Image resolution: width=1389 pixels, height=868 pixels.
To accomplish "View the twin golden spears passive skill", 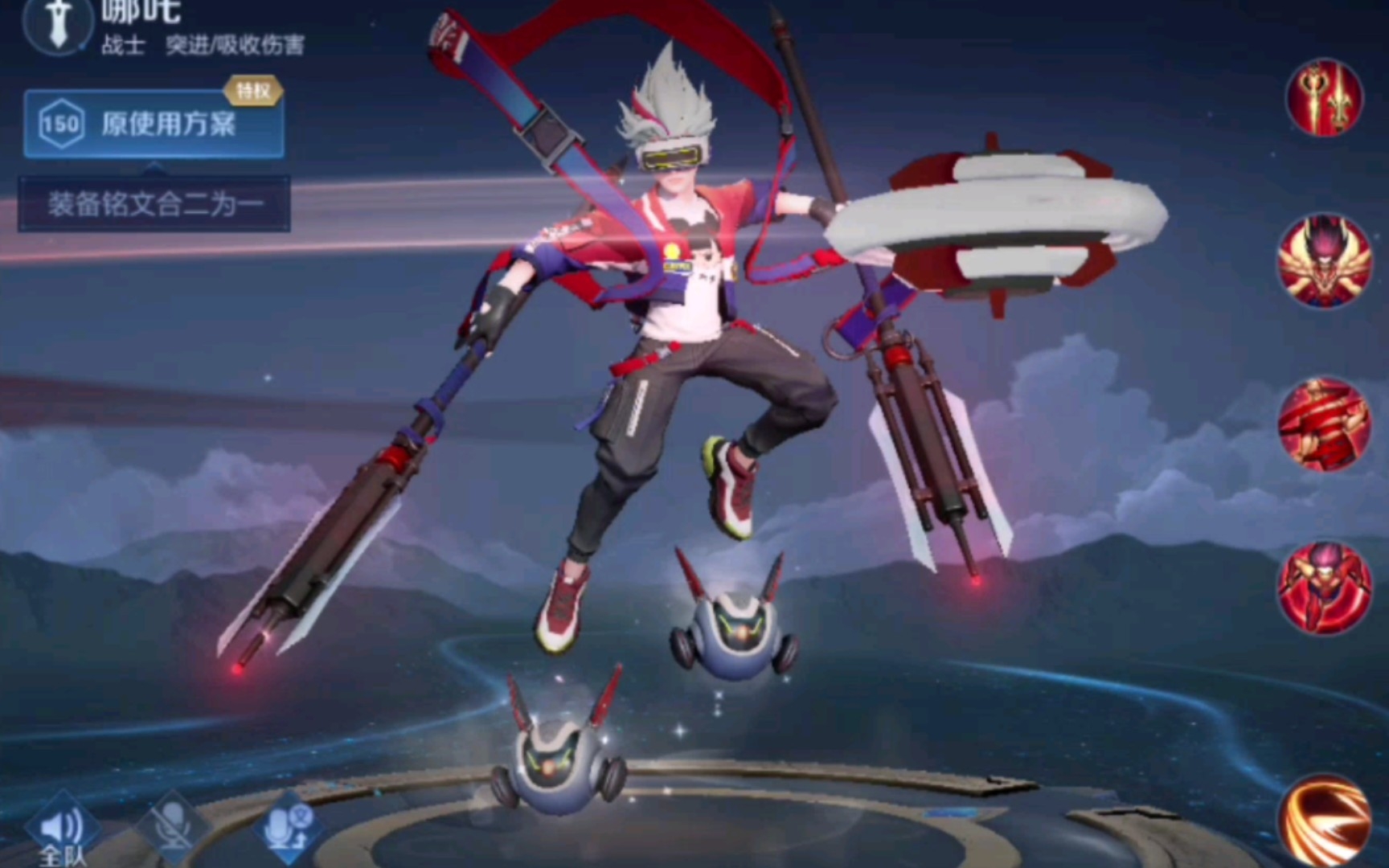I will (x=1324, y=96).
